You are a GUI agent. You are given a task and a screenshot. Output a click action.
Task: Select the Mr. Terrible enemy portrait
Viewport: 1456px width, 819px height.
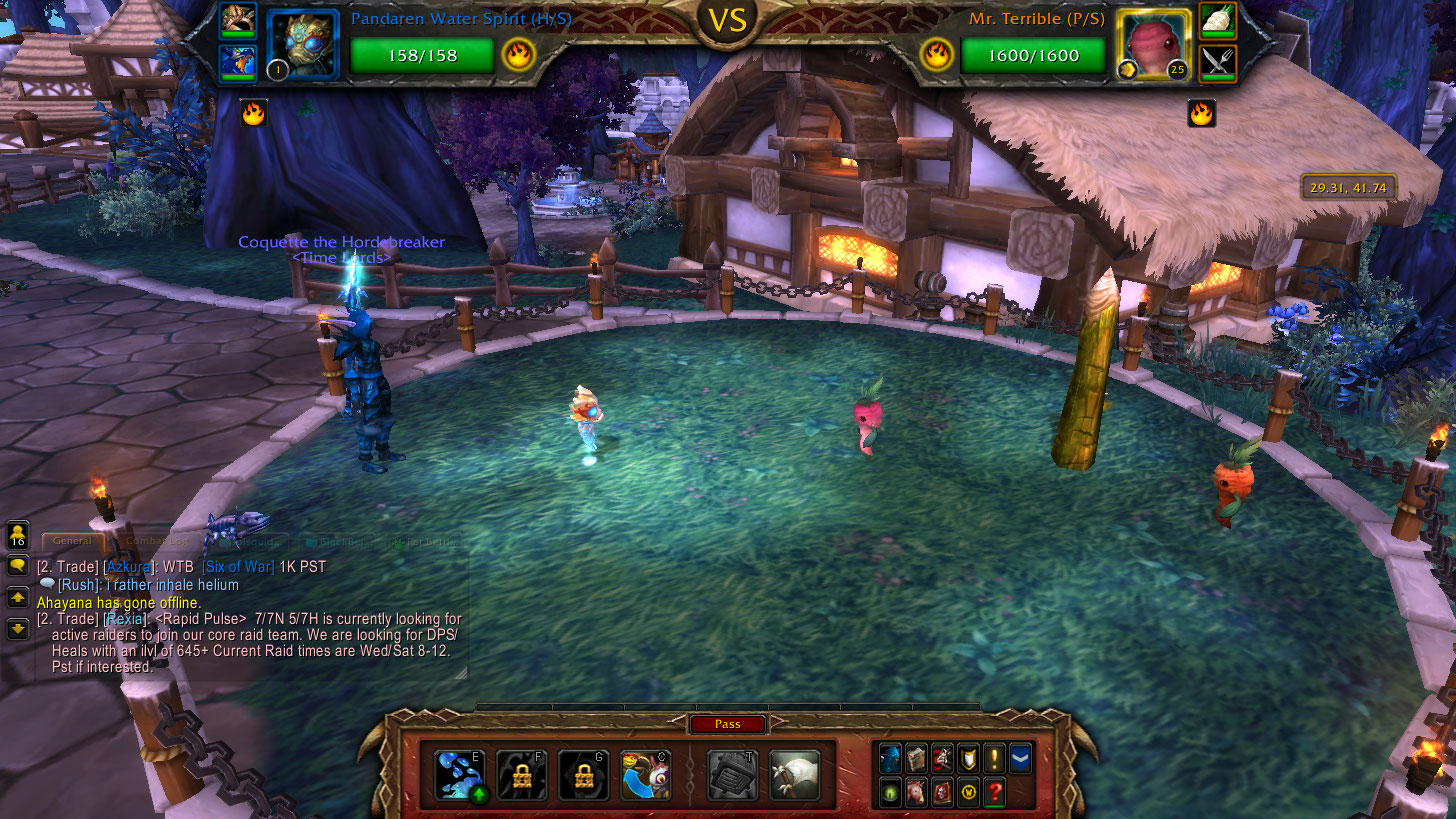(1153, 45)
